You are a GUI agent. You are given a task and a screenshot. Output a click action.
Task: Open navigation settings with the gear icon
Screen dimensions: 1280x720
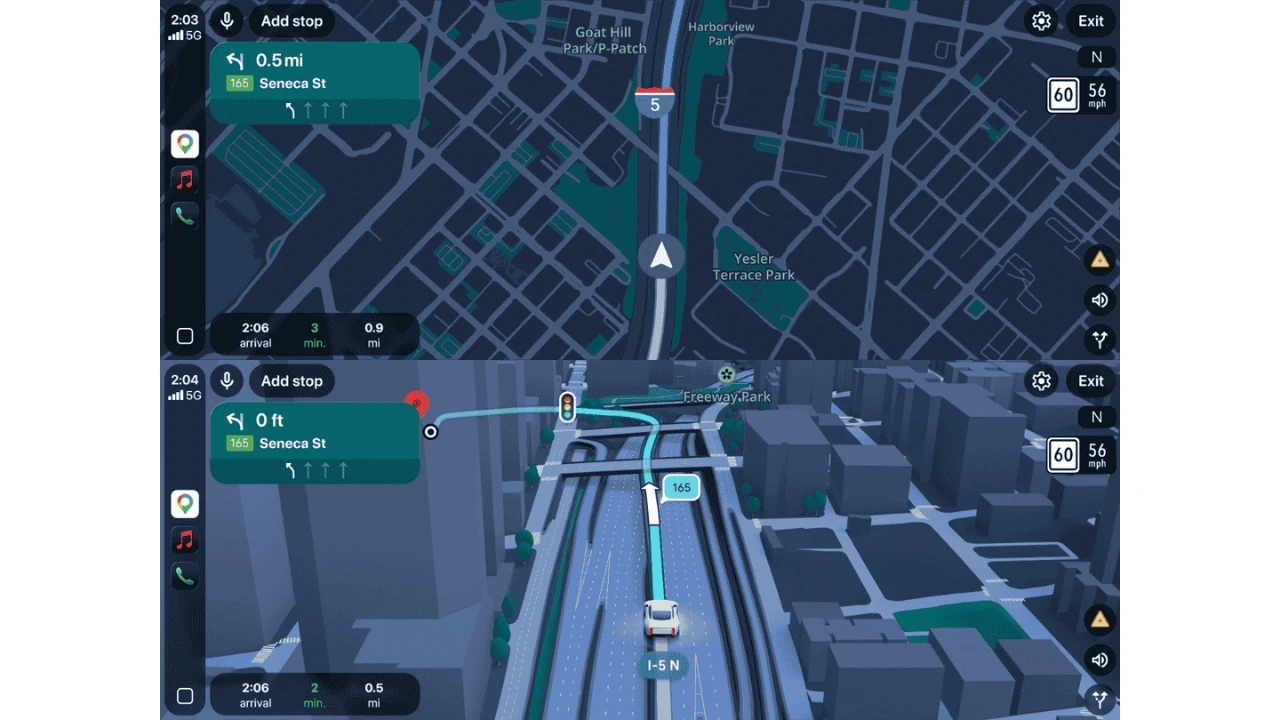pos(1041,381)
